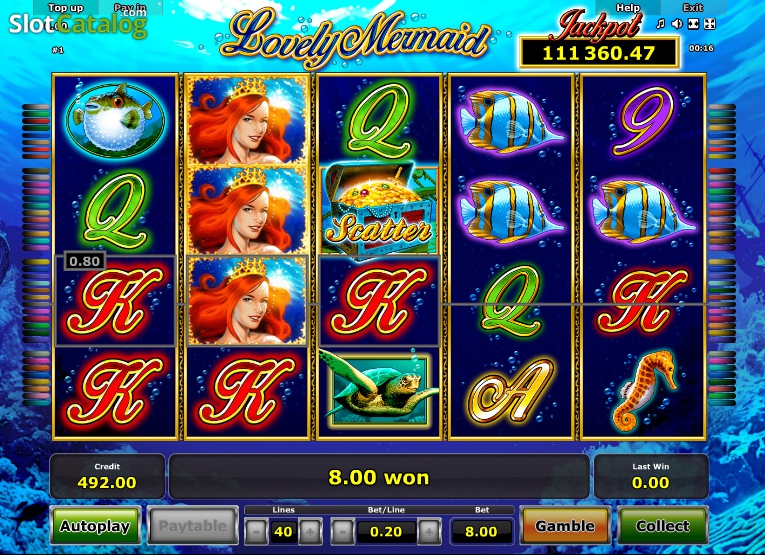Gamble the 8.00 win
Image resolution: width=765 pixels, height=555 pixels.
pyautogui.click(x=565, y=525)
